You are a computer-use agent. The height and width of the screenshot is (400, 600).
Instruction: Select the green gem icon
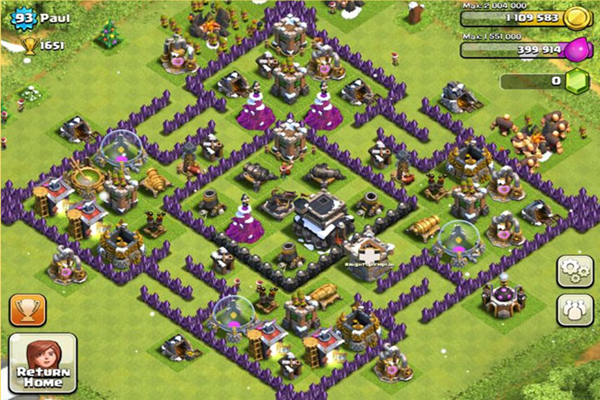(x=575, y=80)
